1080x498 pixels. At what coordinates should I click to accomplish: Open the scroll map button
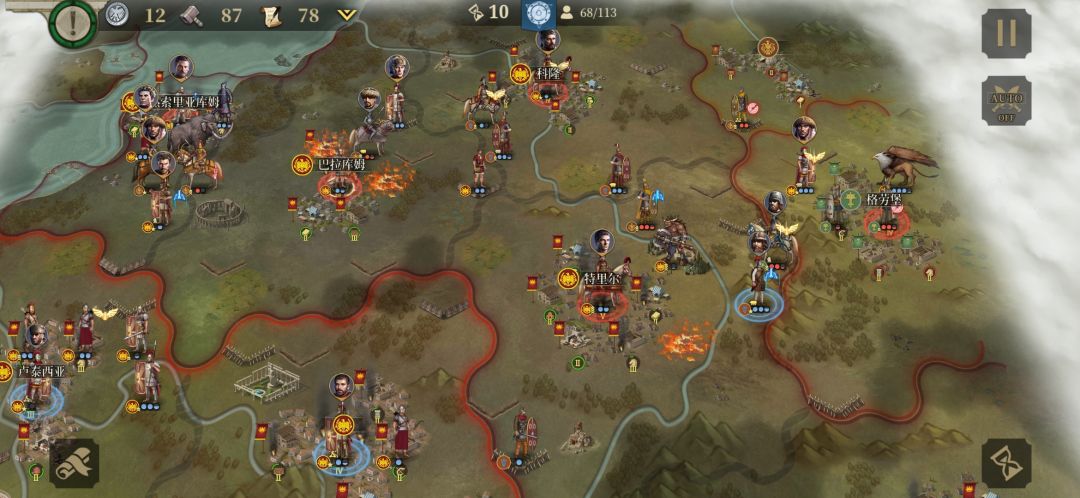click(74, 463)
